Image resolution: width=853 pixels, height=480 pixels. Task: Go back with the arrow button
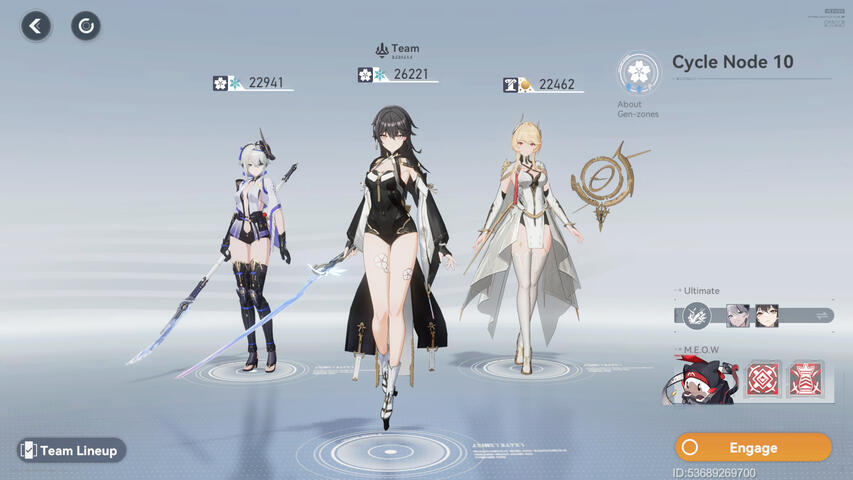pyautogui.click(x=36, y=26)
